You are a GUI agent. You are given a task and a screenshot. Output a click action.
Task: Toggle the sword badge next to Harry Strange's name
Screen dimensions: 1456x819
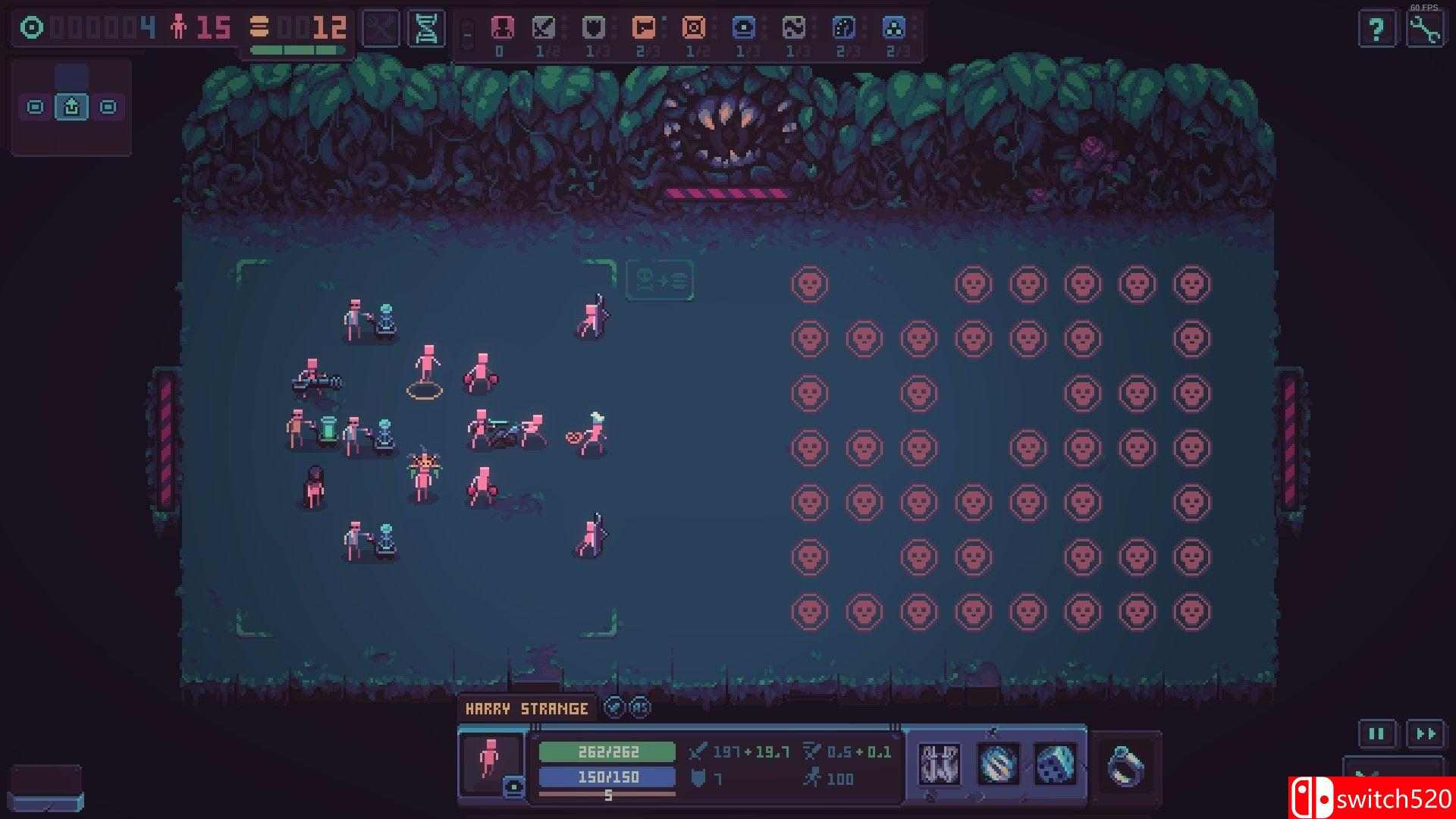[x=612, y=708]
